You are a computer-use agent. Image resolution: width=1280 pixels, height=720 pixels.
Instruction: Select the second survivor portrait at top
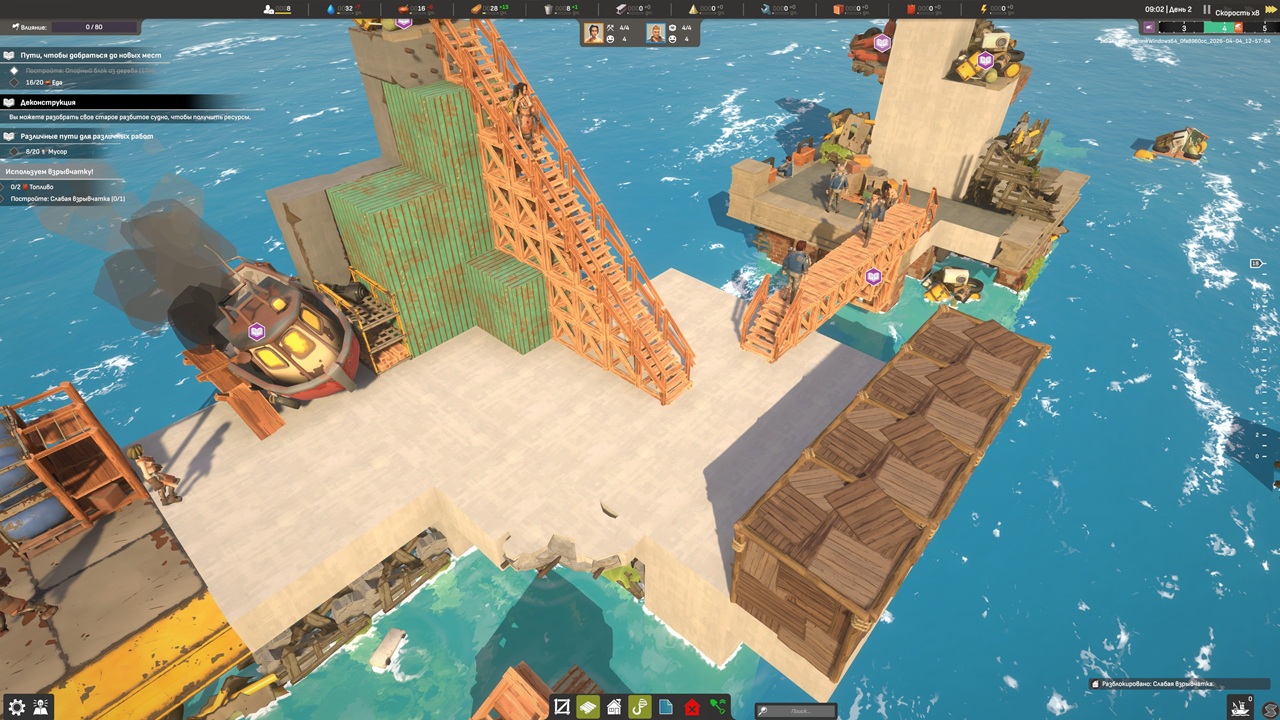656,34
